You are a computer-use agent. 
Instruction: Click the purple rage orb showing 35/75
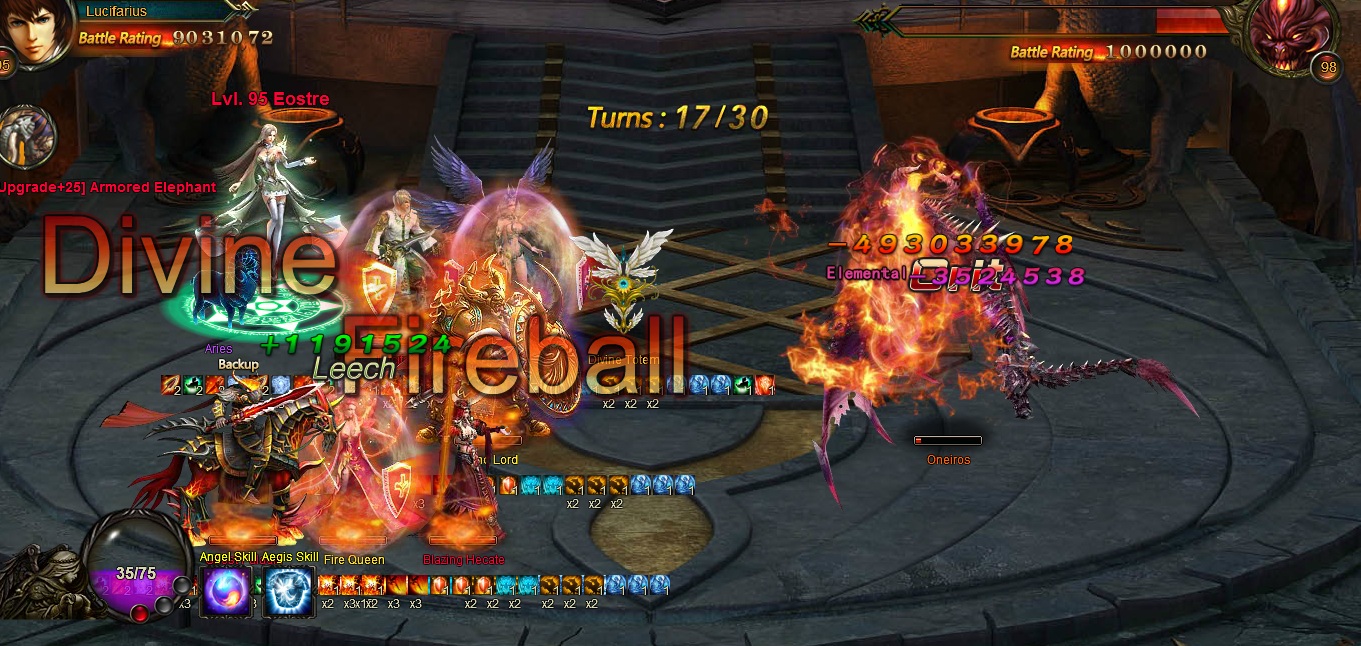click(x=135, y=578)
